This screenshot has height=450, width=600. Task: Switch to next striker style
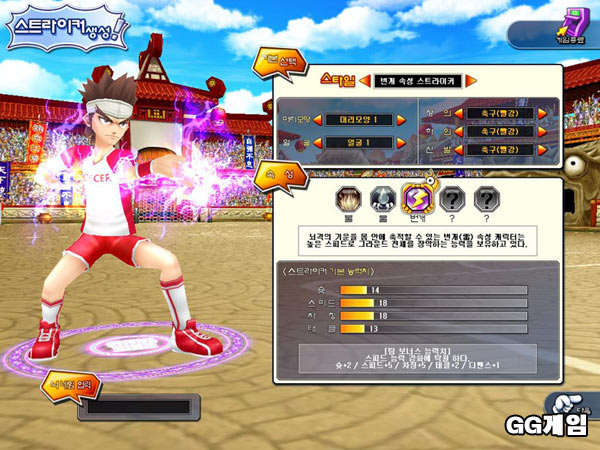(470, 79)
